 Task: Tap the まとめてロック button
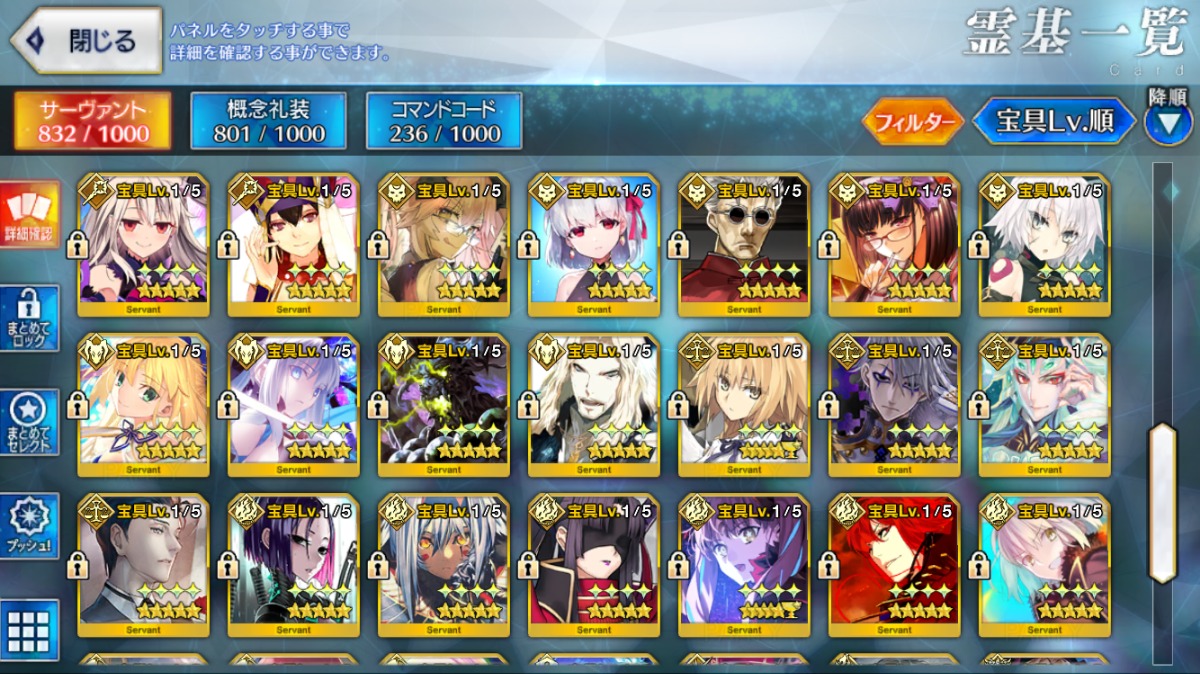(x=30, y=318)
